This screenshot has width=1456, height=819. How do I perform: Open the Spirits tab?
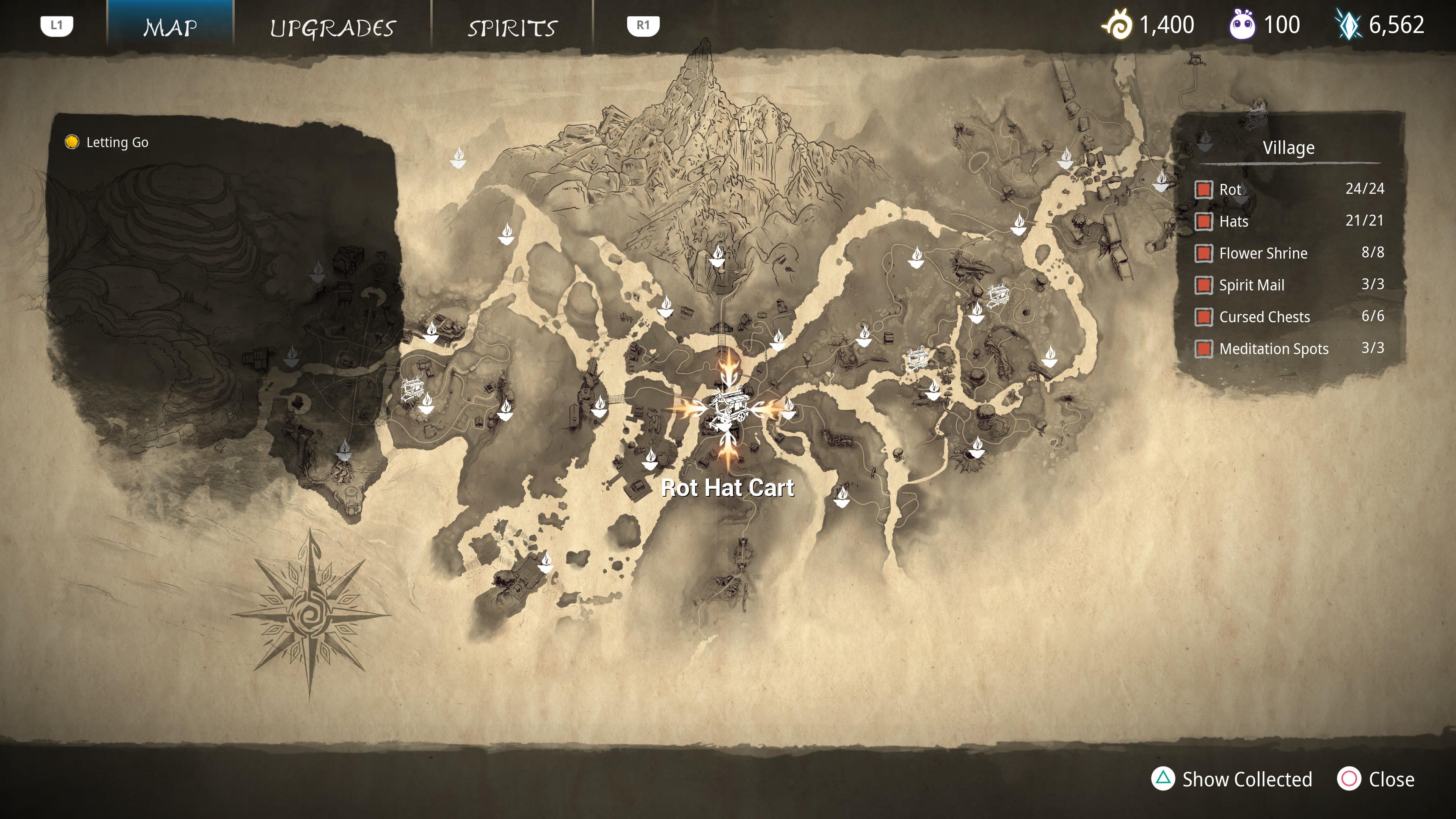pyautogui.click(x=512, y=27)
